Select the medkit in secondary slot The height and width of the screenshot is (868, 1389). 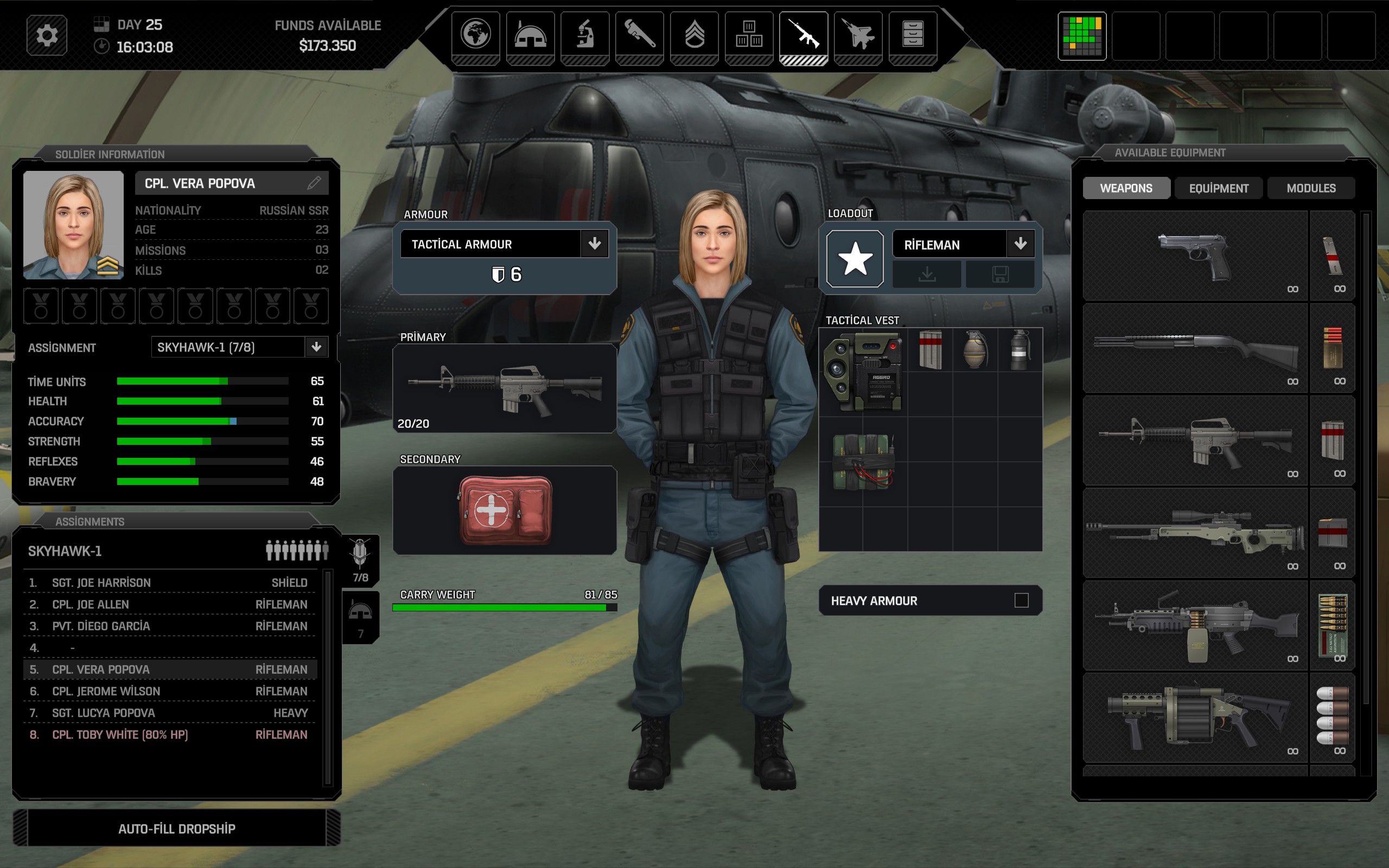pos(505,510)
